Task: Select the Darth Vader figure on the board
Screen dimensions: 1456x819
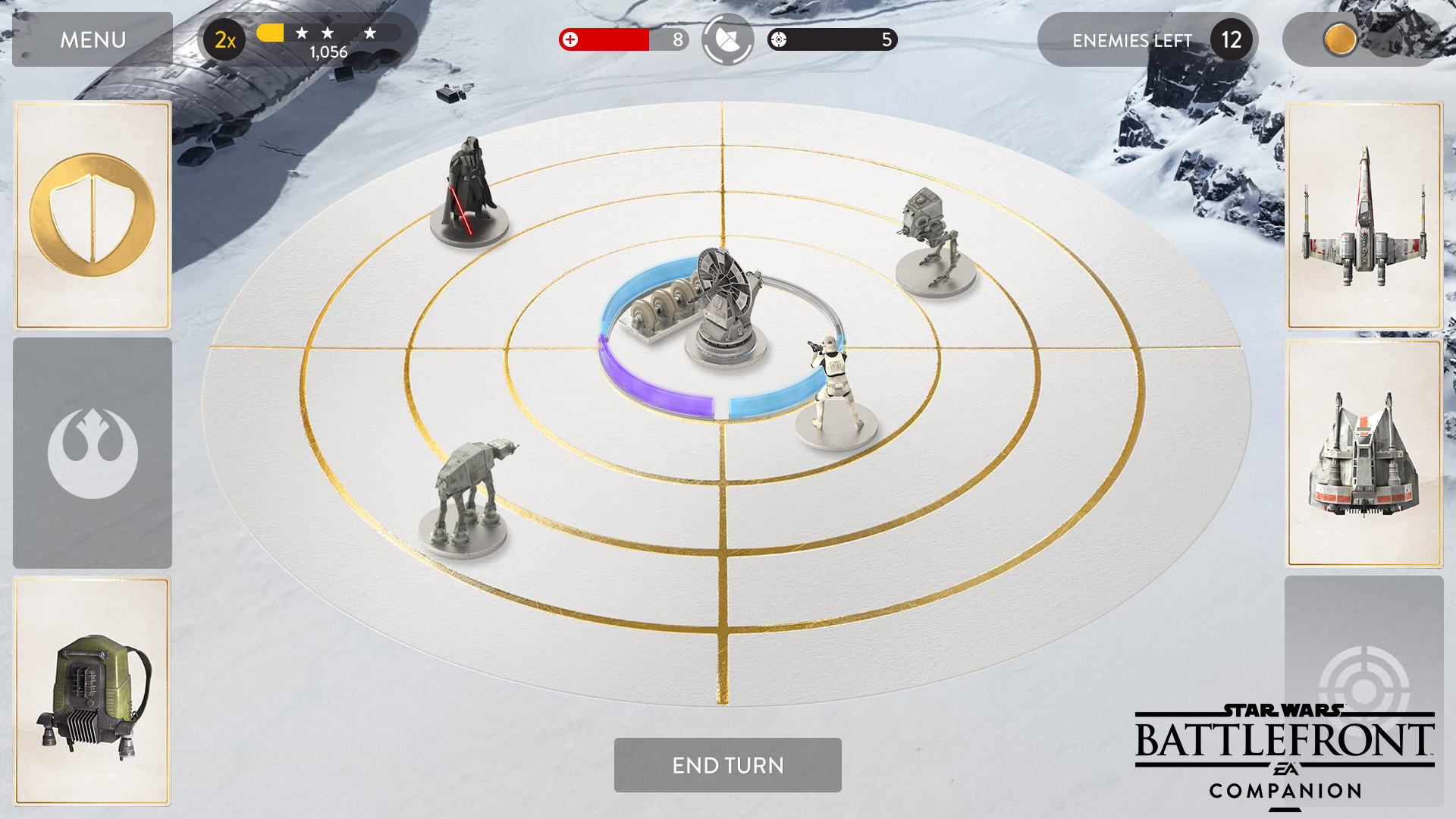Action: coord(470,190)
